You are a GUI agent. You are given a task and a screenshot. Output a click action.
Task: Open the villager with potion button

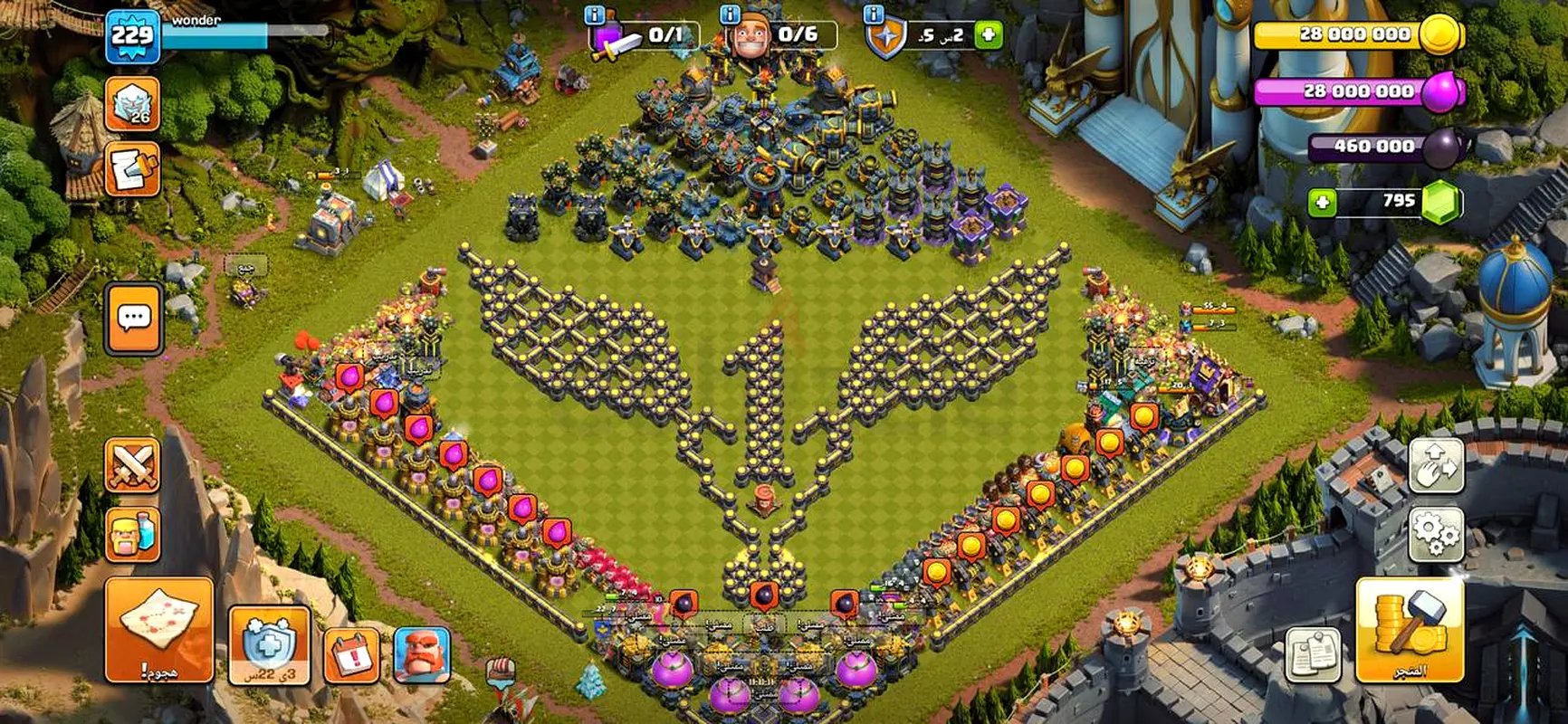tap(133, 534)
